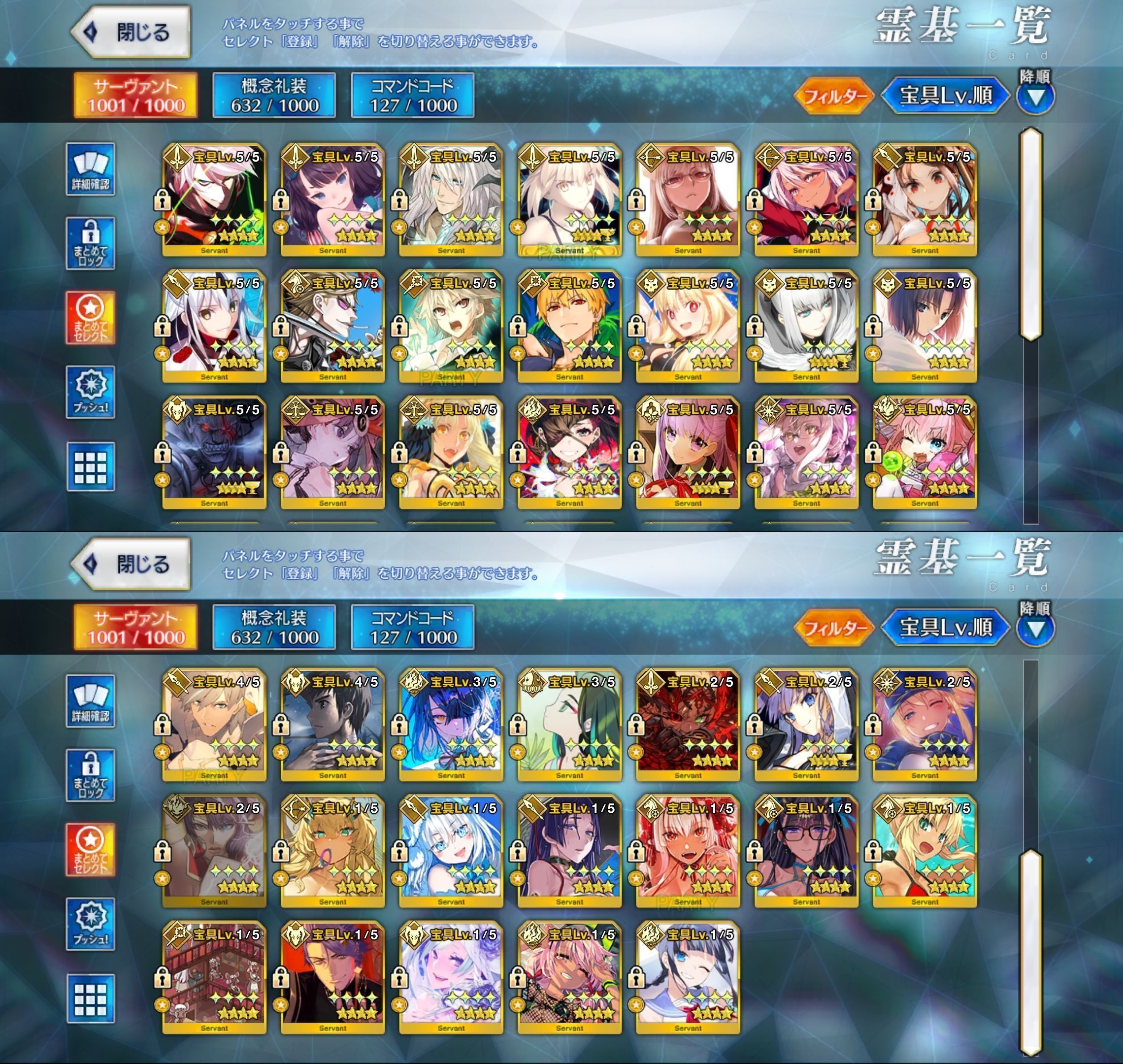1123x1064 pixels.
Task: Select the eyepatch woman servant card
Action: [569, 453]
